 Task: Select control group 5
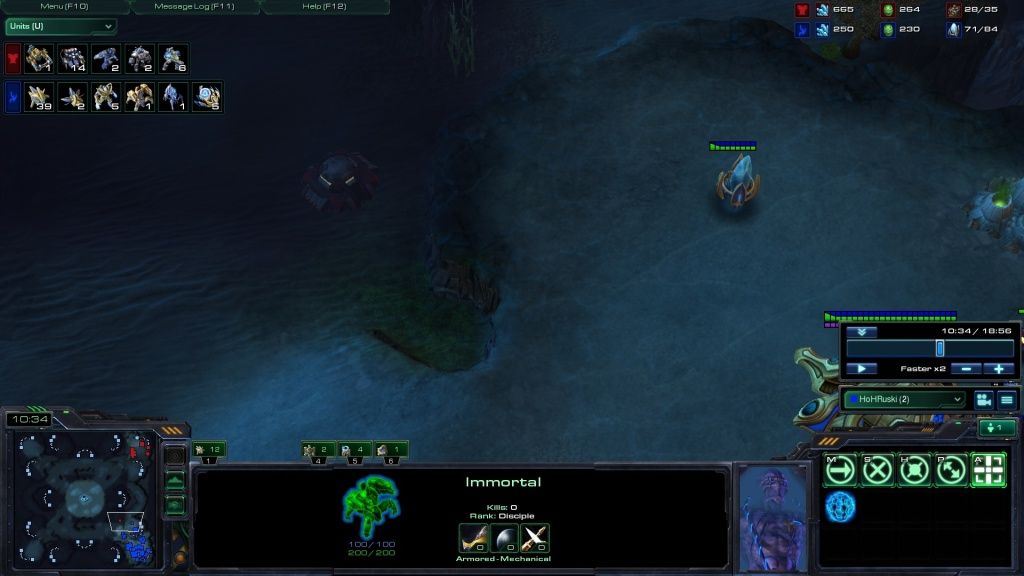click(354, 450)
